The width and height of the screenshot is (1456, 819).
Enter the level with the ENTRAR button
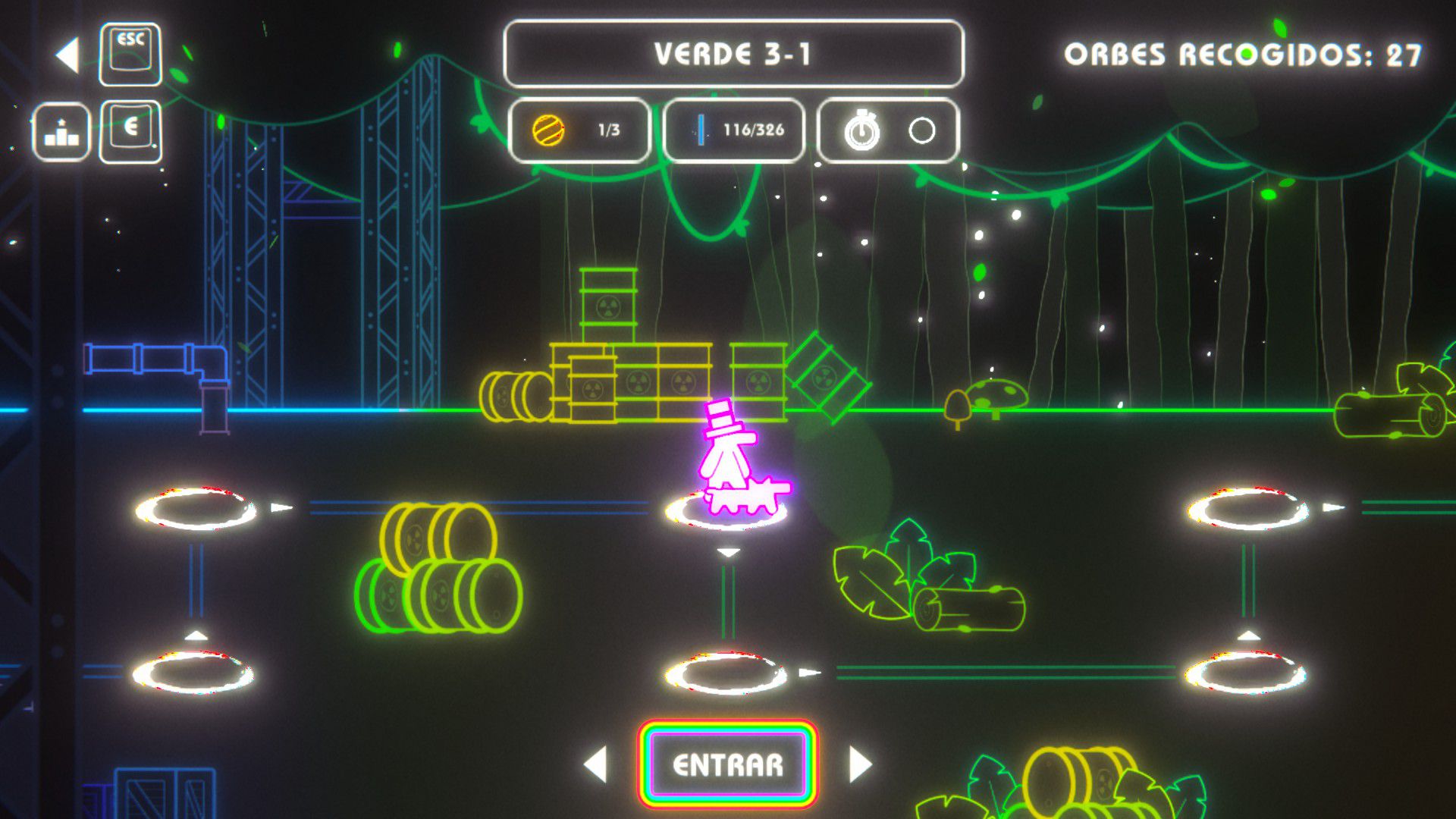point(728,764)
